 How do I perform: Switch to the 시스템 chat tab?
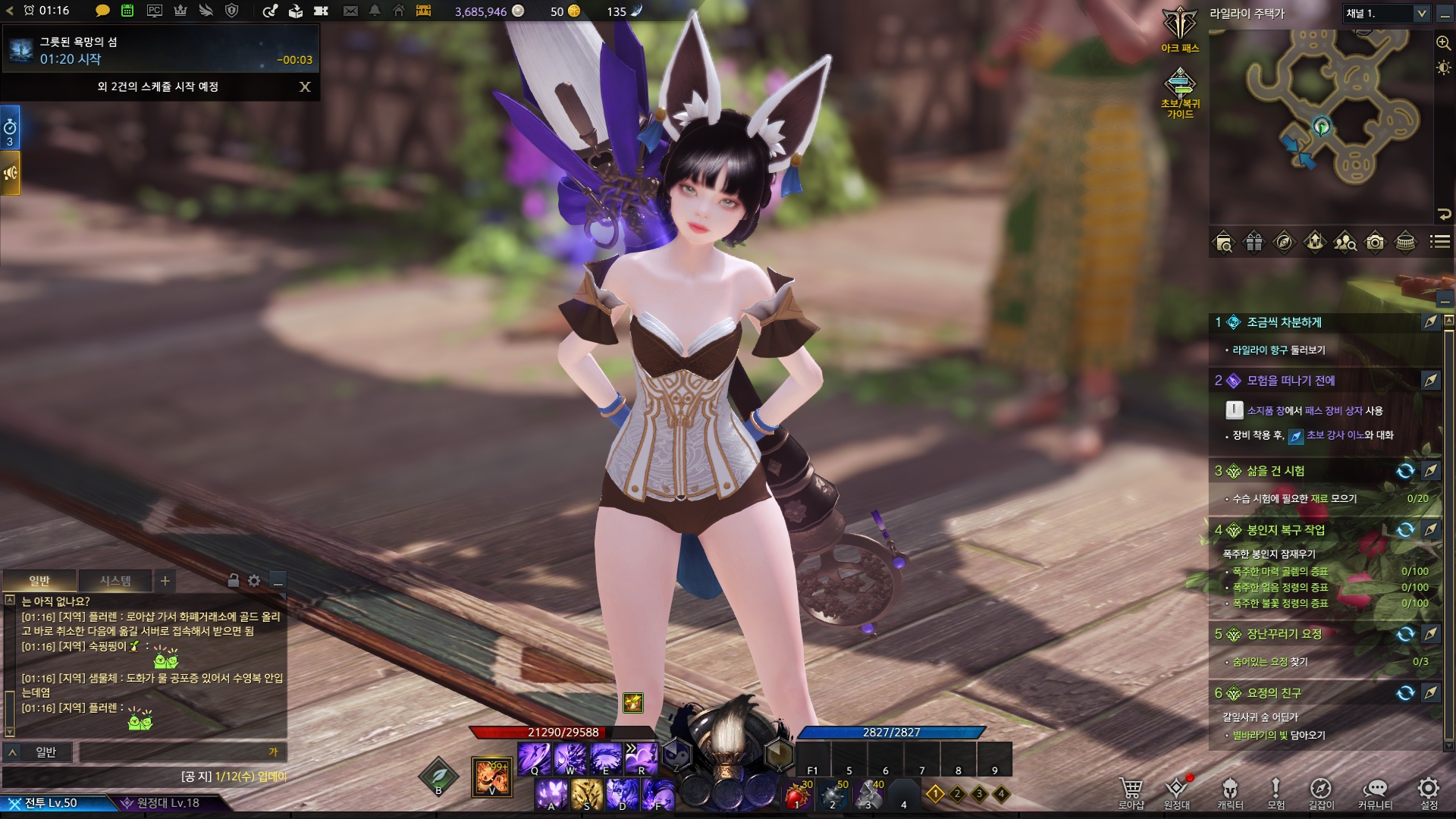click(x=115, y=581)
